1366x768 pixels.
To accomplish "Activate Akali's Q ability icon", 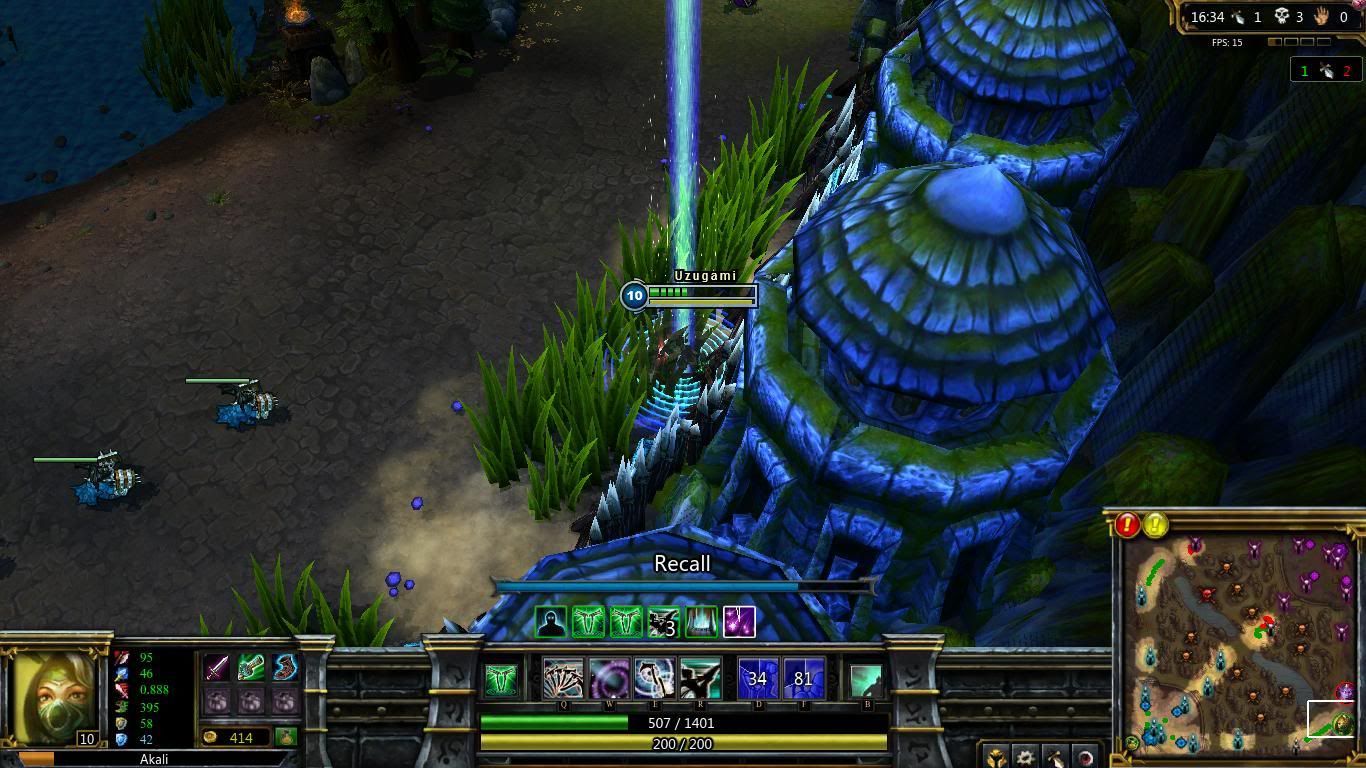I will [x=563, y=679].
